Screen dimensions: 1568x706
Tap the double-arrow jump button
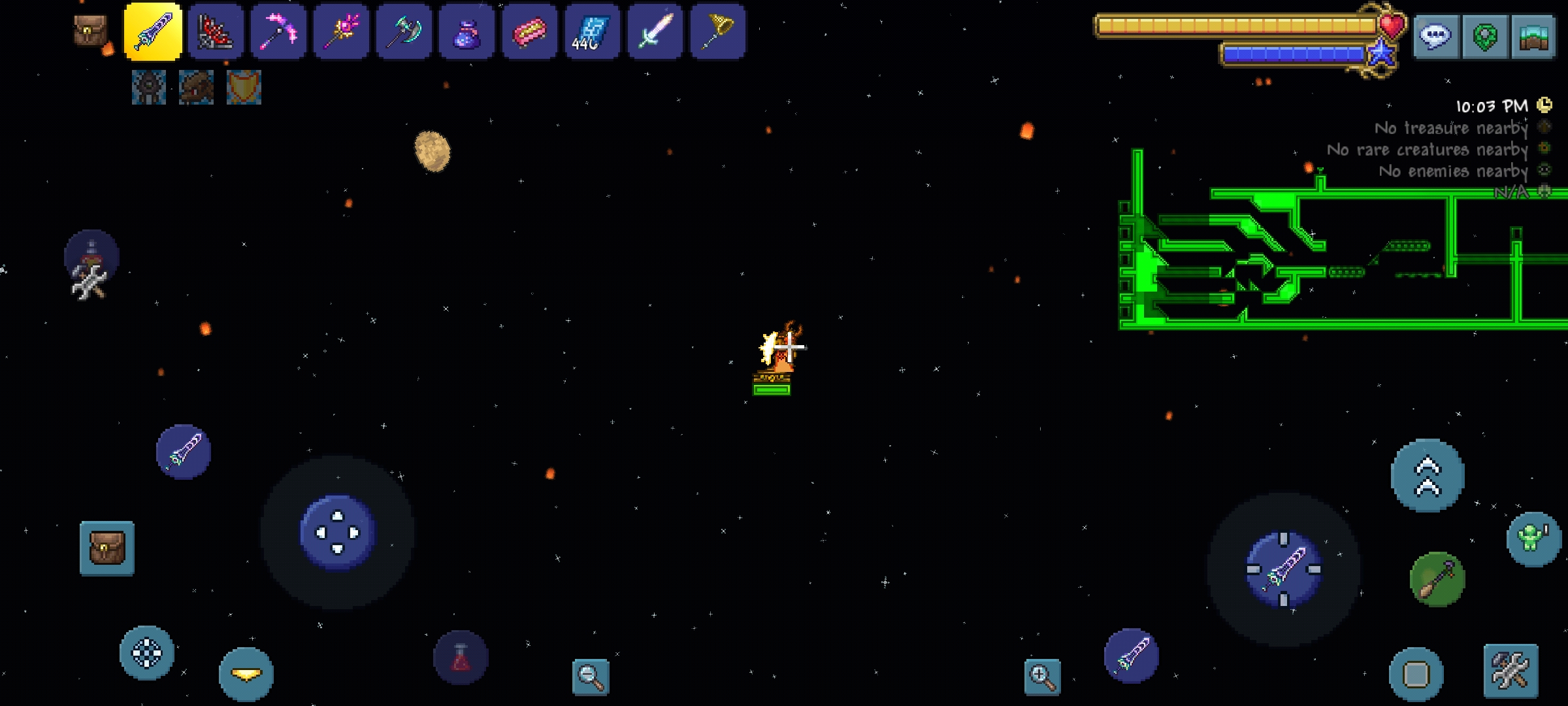[1428, 475]
